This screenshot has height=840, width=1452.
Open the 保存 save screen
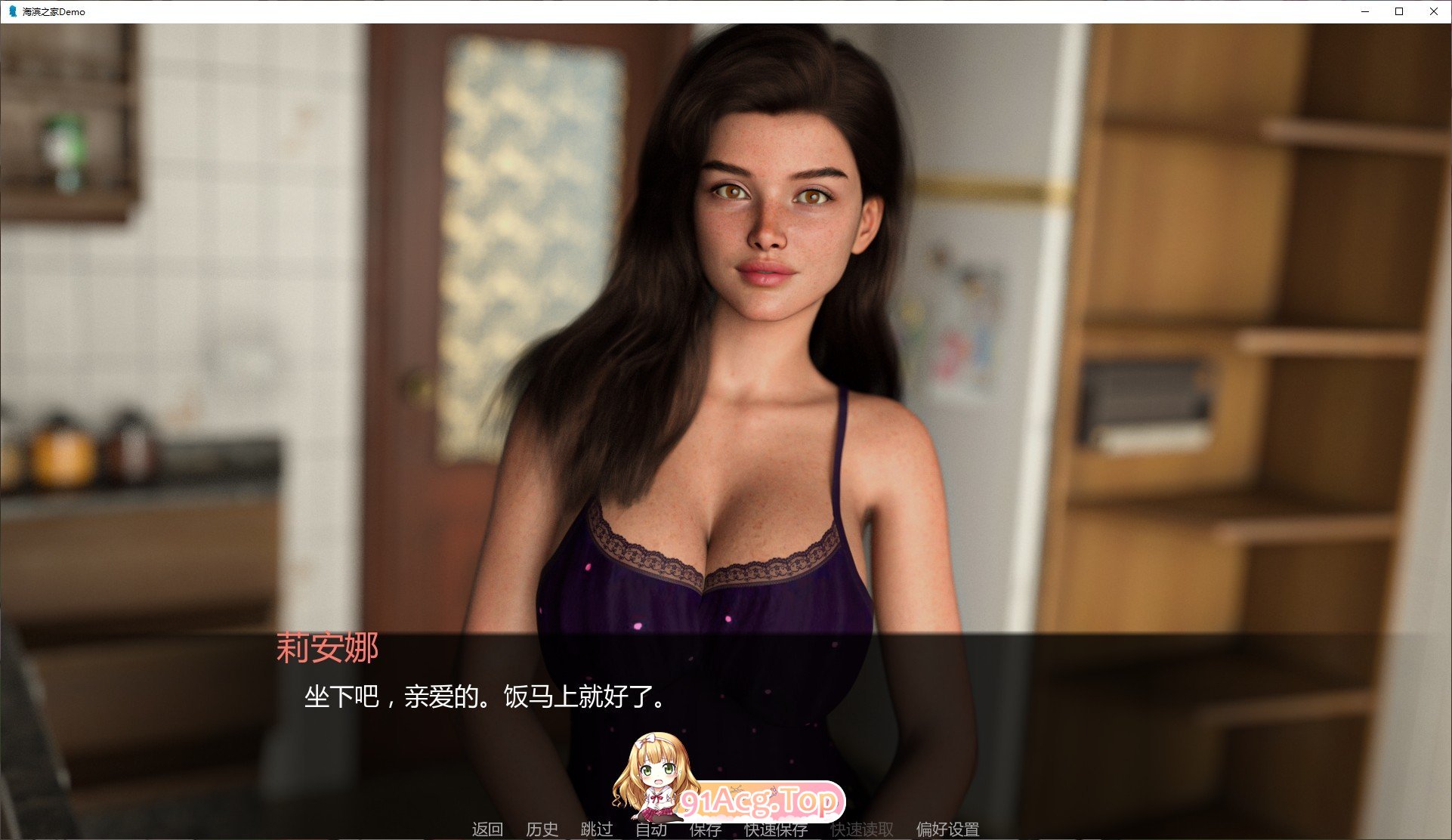(x=706, y=829)
